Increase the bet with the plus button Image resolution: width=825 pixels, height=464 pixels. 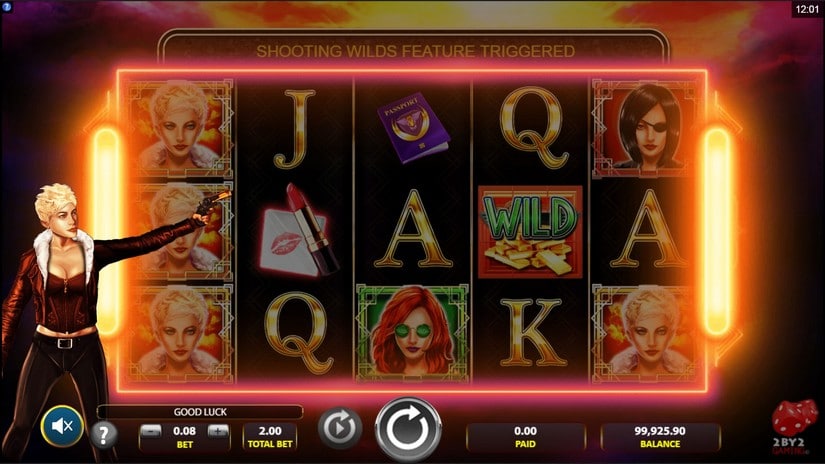coord(218,431)
